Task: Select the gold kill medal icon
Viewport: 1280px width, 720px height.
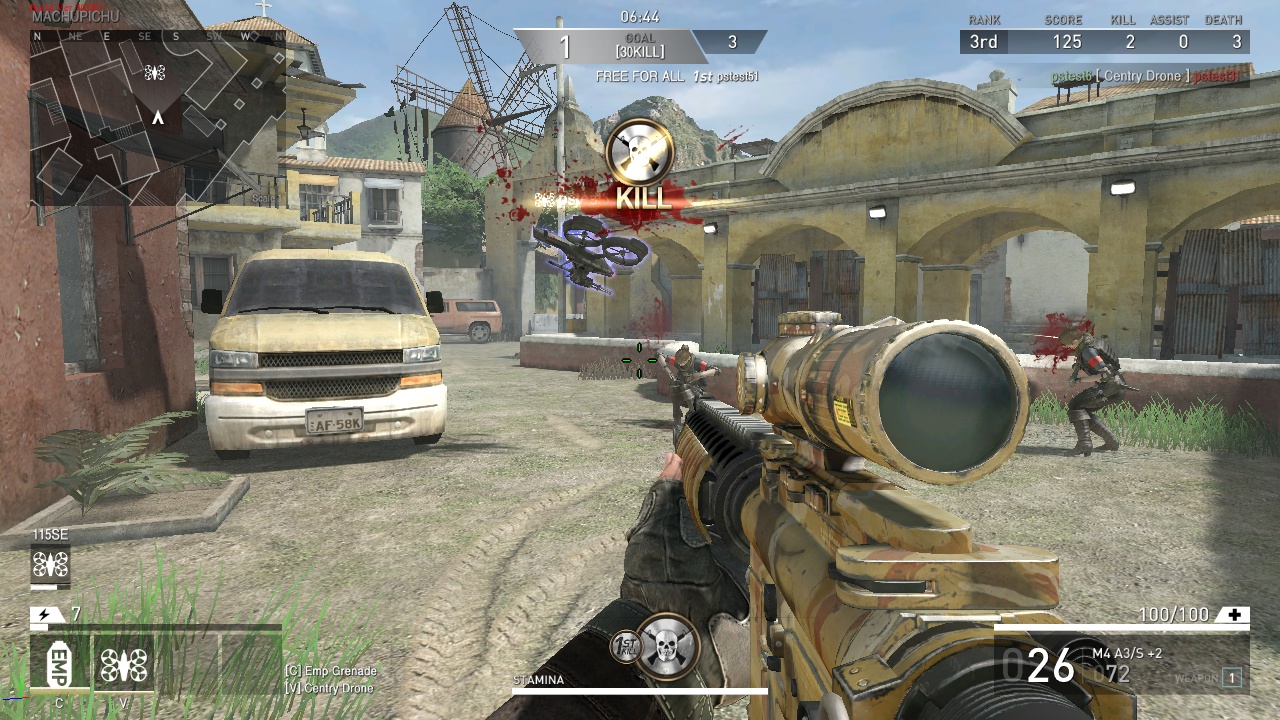Action: 640,151
